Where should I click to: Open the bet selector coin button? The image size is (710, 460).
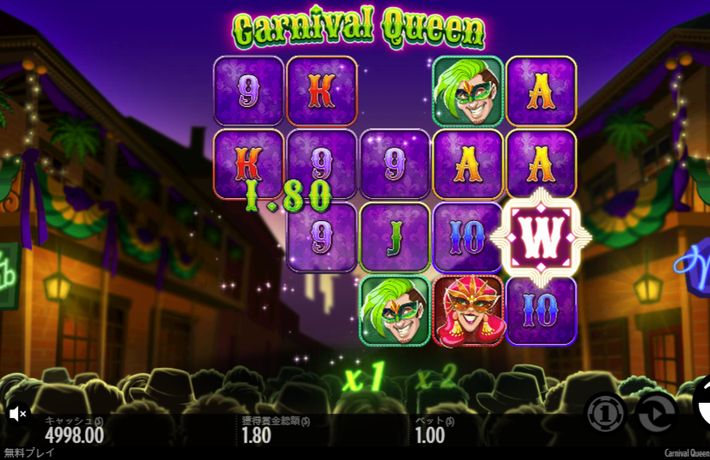click(x=605, y=412)
